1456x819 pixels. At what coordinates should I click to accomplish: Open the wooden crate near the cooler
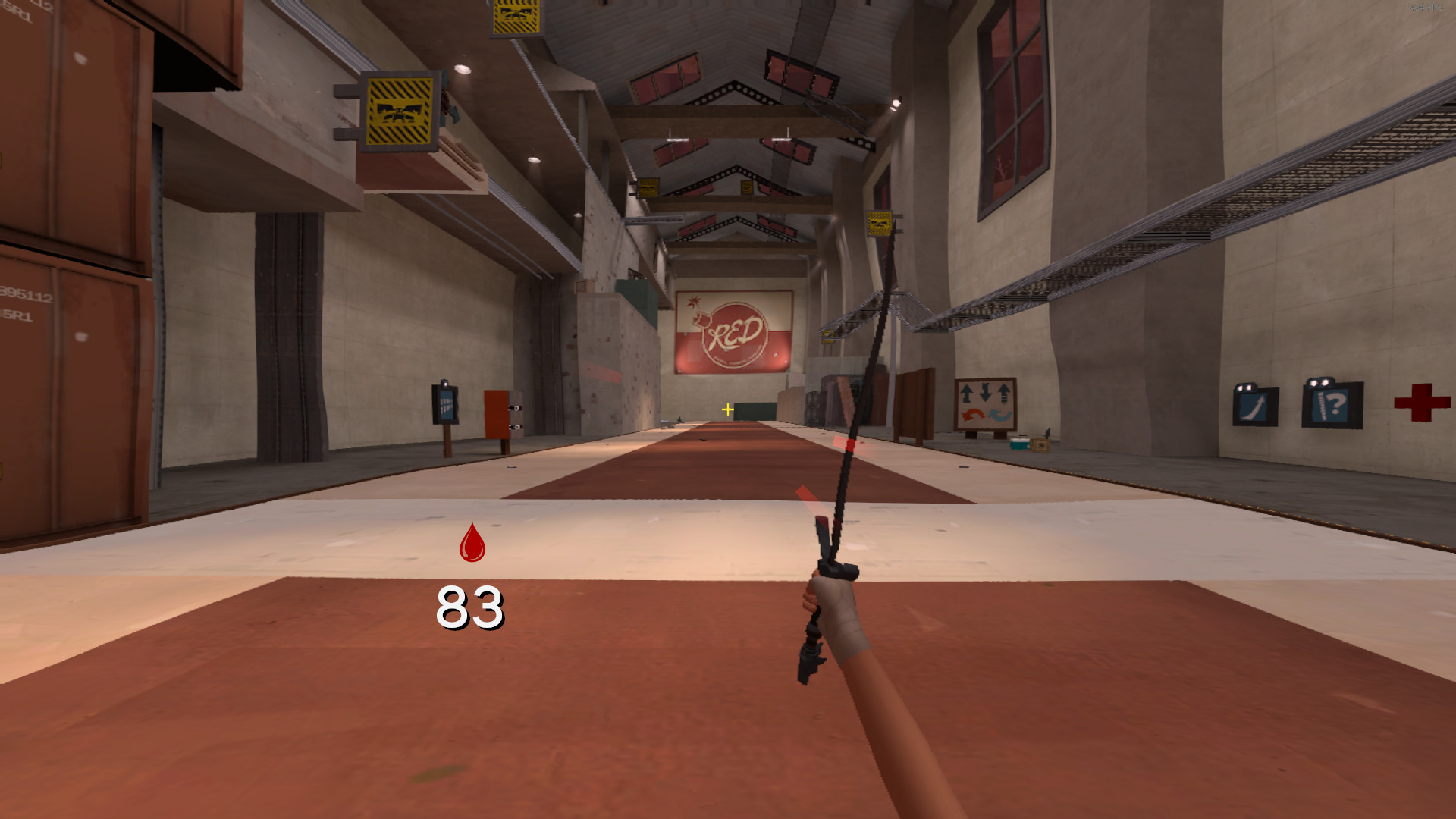[1040, 445]
